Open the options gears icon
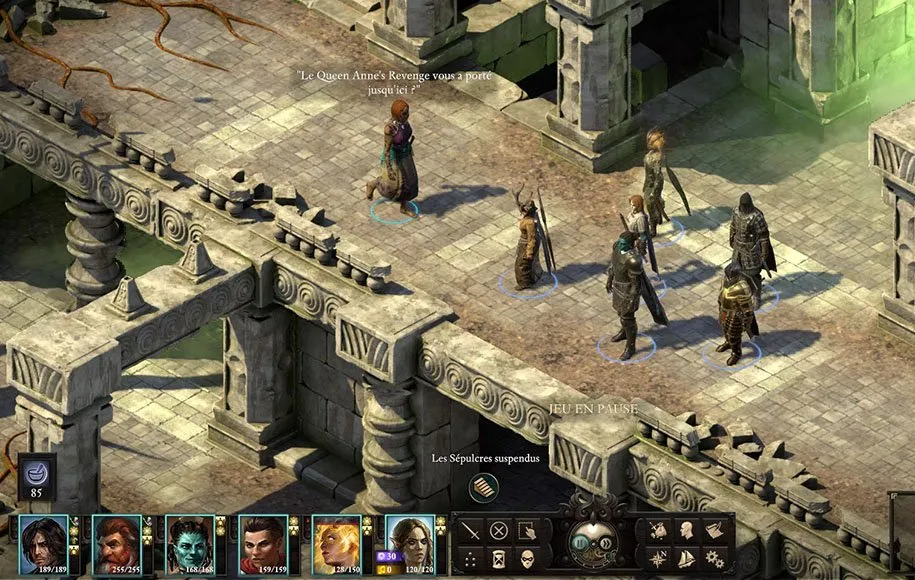915x580 pixels. (x=715, y=559)
